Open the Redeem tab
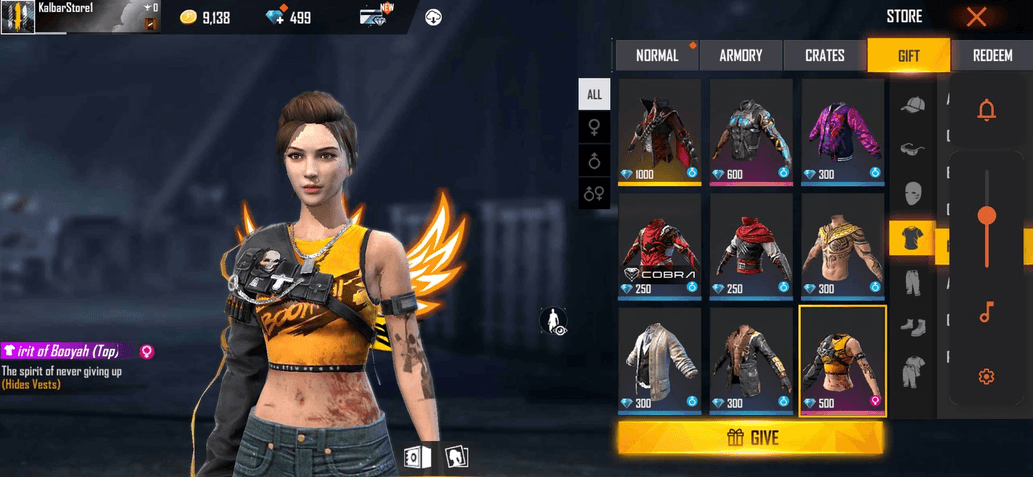The height and width of the screenshot is (477, 1033). (x=992, y=56)
